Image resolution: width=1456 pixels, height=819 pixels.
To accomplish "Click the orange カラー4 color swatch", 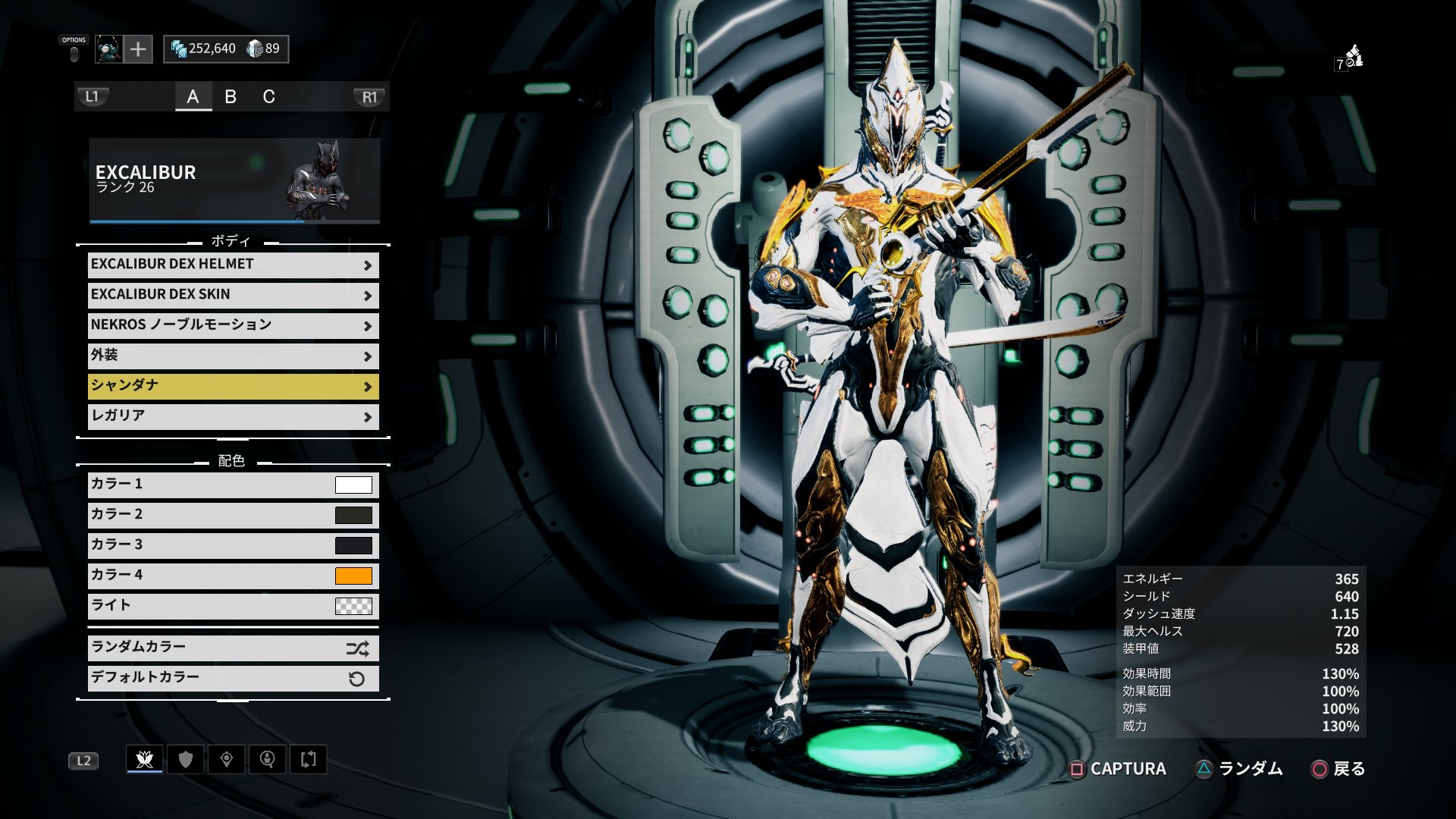I will [353, 576].
